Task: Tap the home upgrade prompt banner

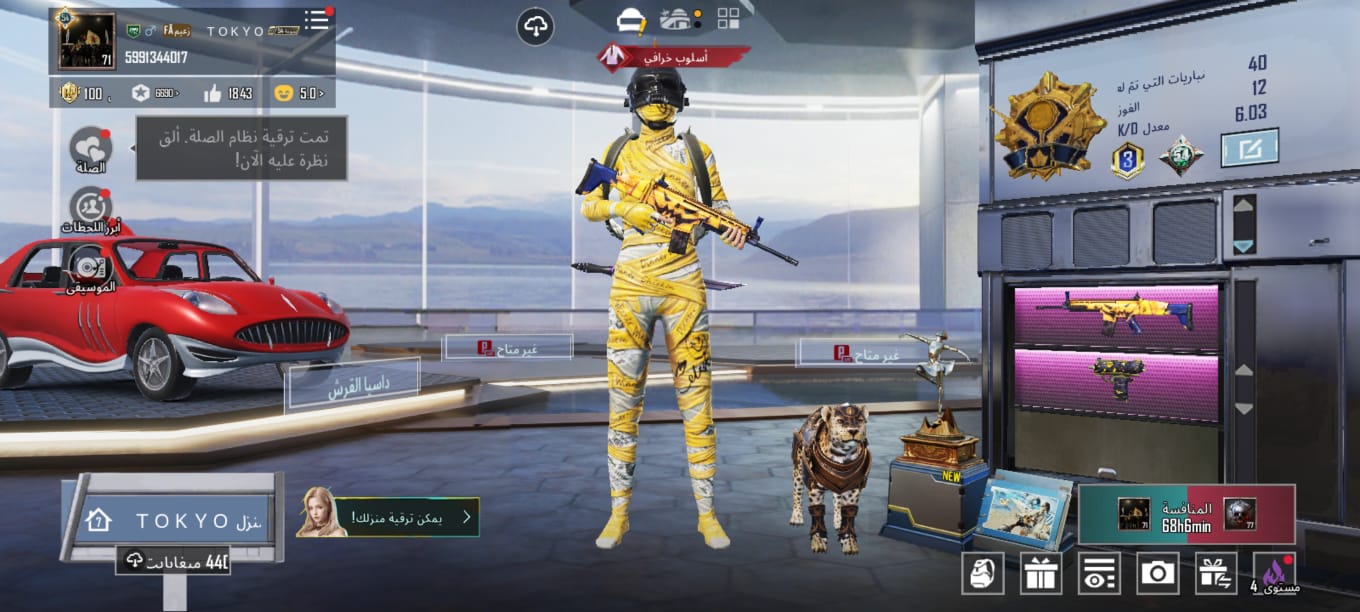Action: [x=388, y=517]
